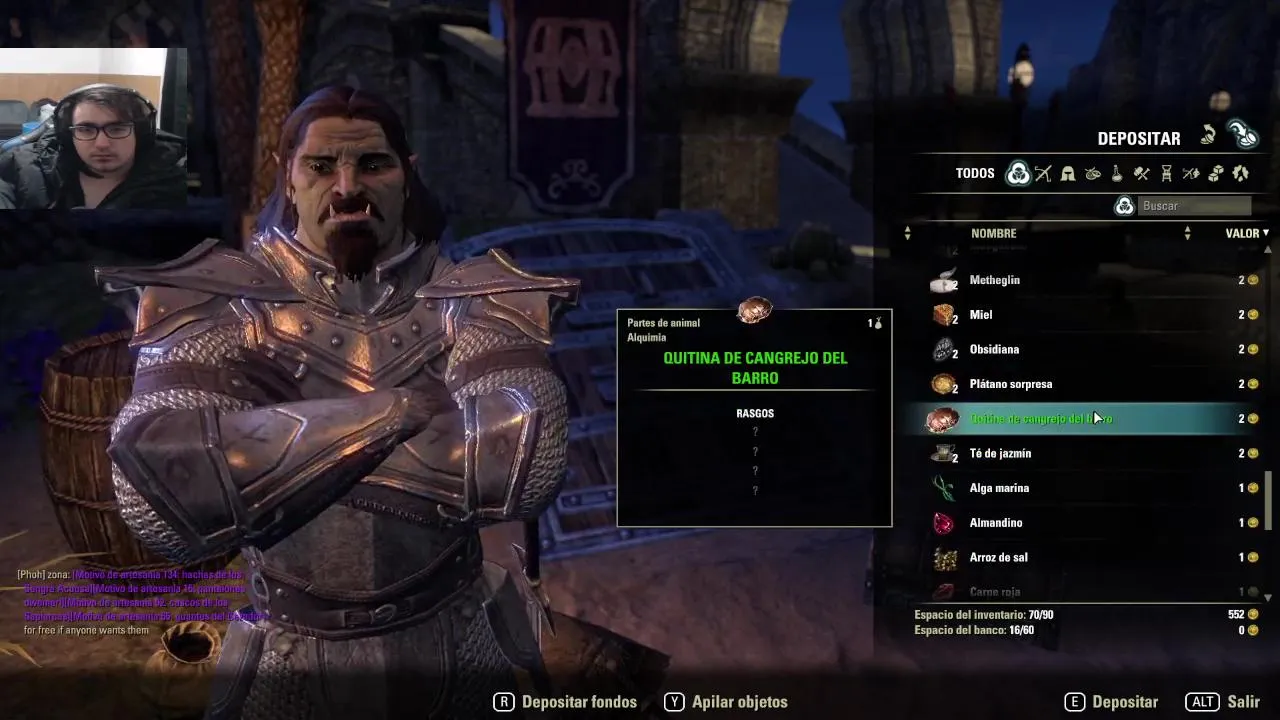Viewport: 1280px width, 720px height.
Task: Select the Plátano sorpresa item row
Action: [x=1090, y=384]
